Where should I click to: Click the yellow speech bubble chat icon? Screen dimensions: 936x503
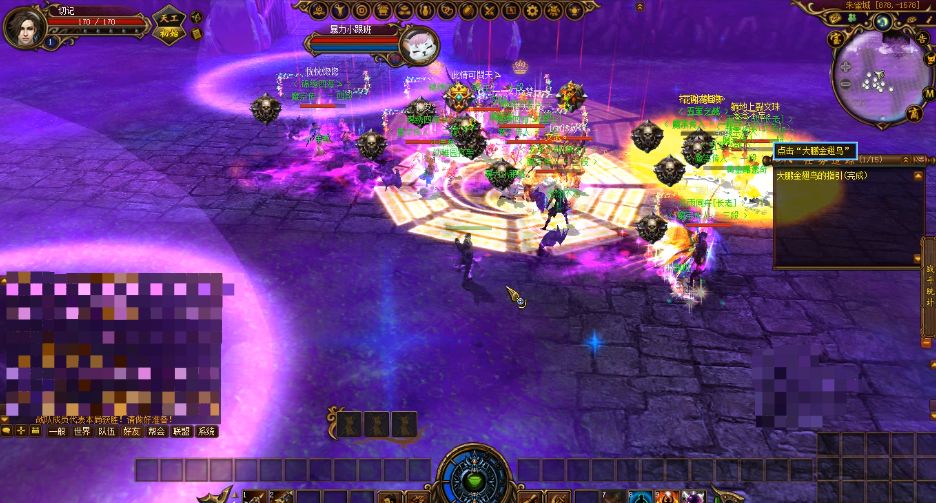click(x=6, y=431)
